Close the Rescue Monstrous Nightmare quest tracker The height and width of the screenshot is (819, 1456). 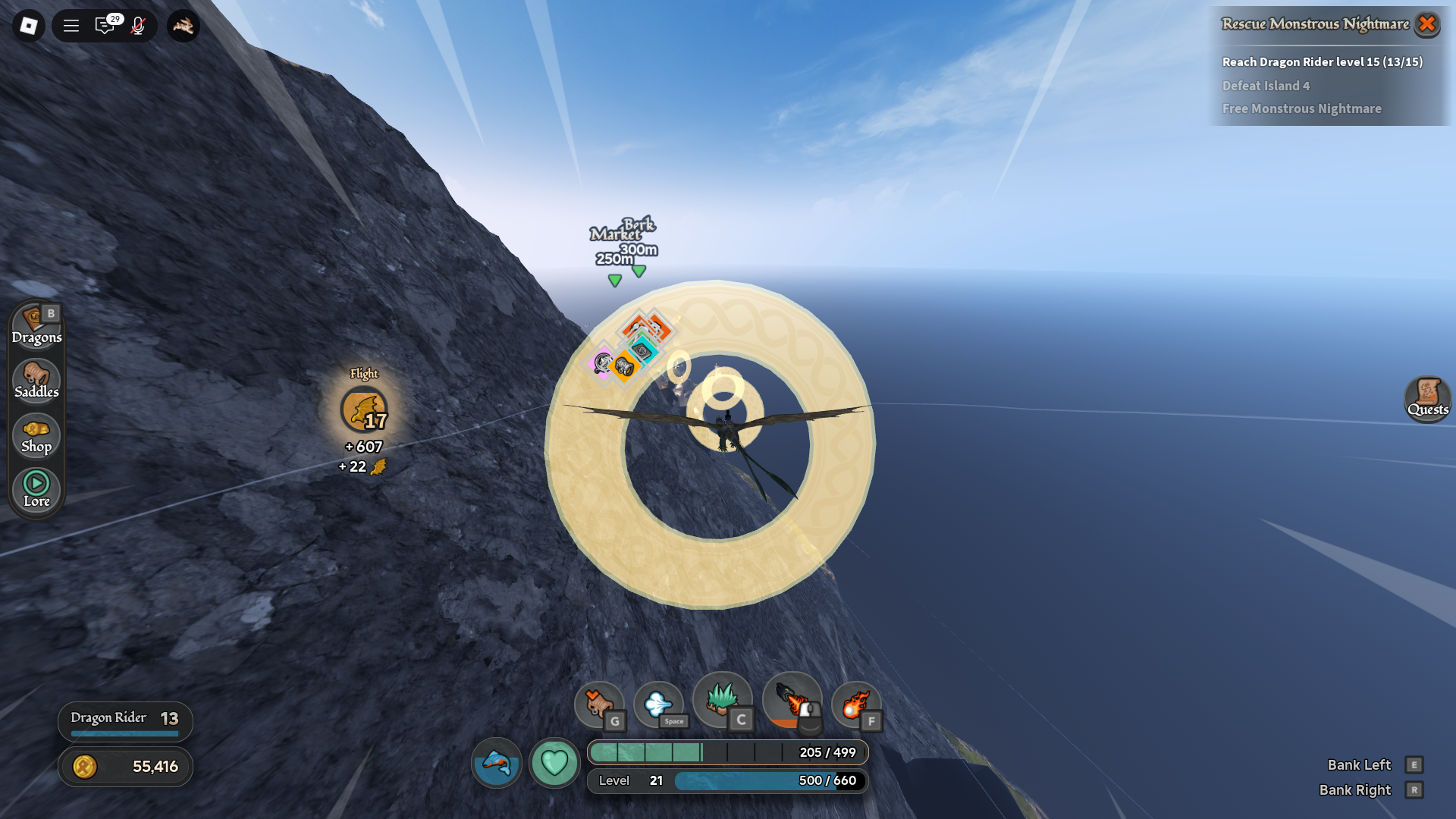(1426, 24)
